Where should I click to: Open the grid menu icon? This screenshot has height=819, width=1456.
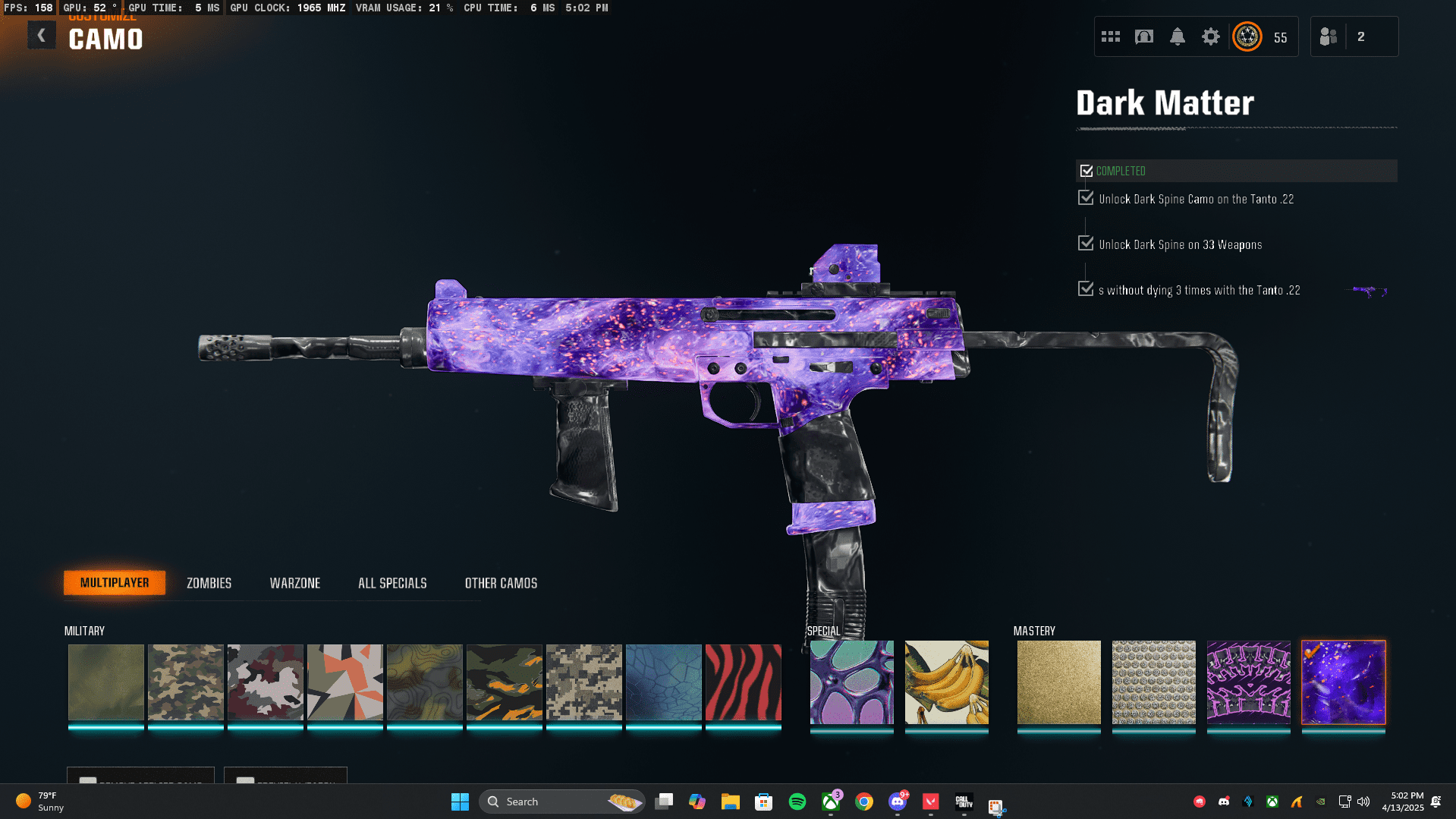coord(1111,36)
